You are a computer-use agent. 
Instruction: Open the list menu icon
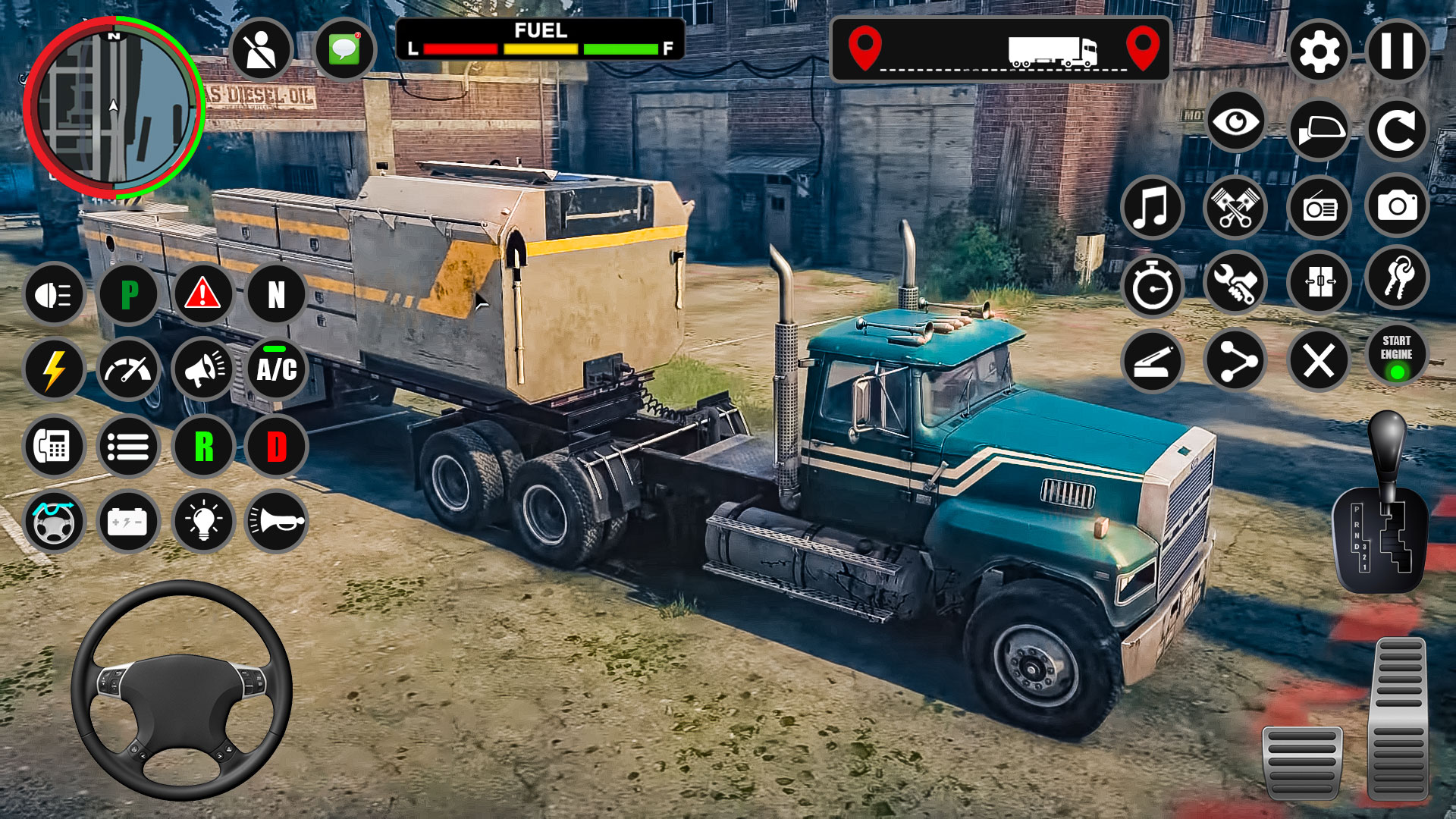tap(127, 446)
